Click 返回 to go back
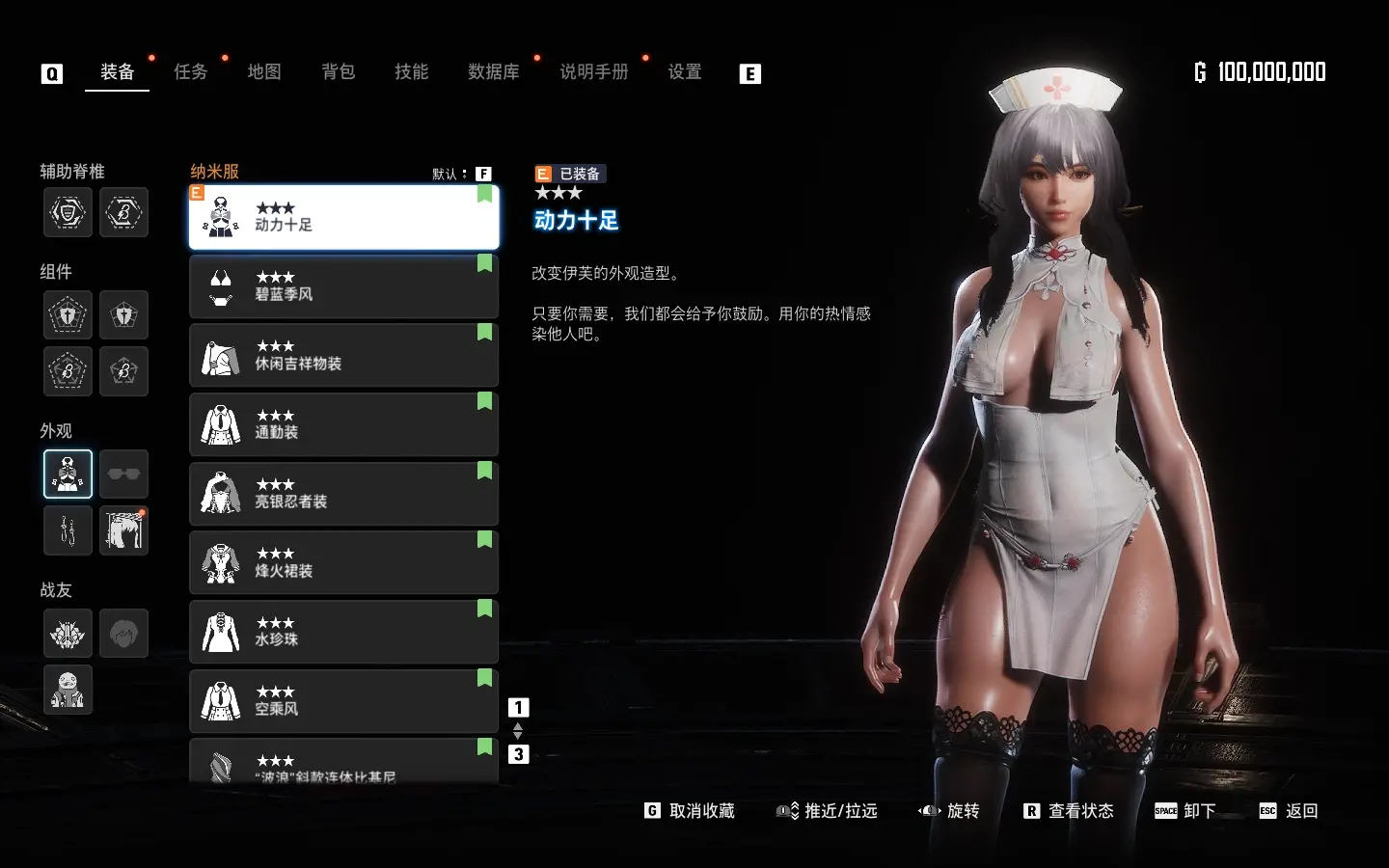The width and height of the screenshot is (1389, 868). [1290, 811]
